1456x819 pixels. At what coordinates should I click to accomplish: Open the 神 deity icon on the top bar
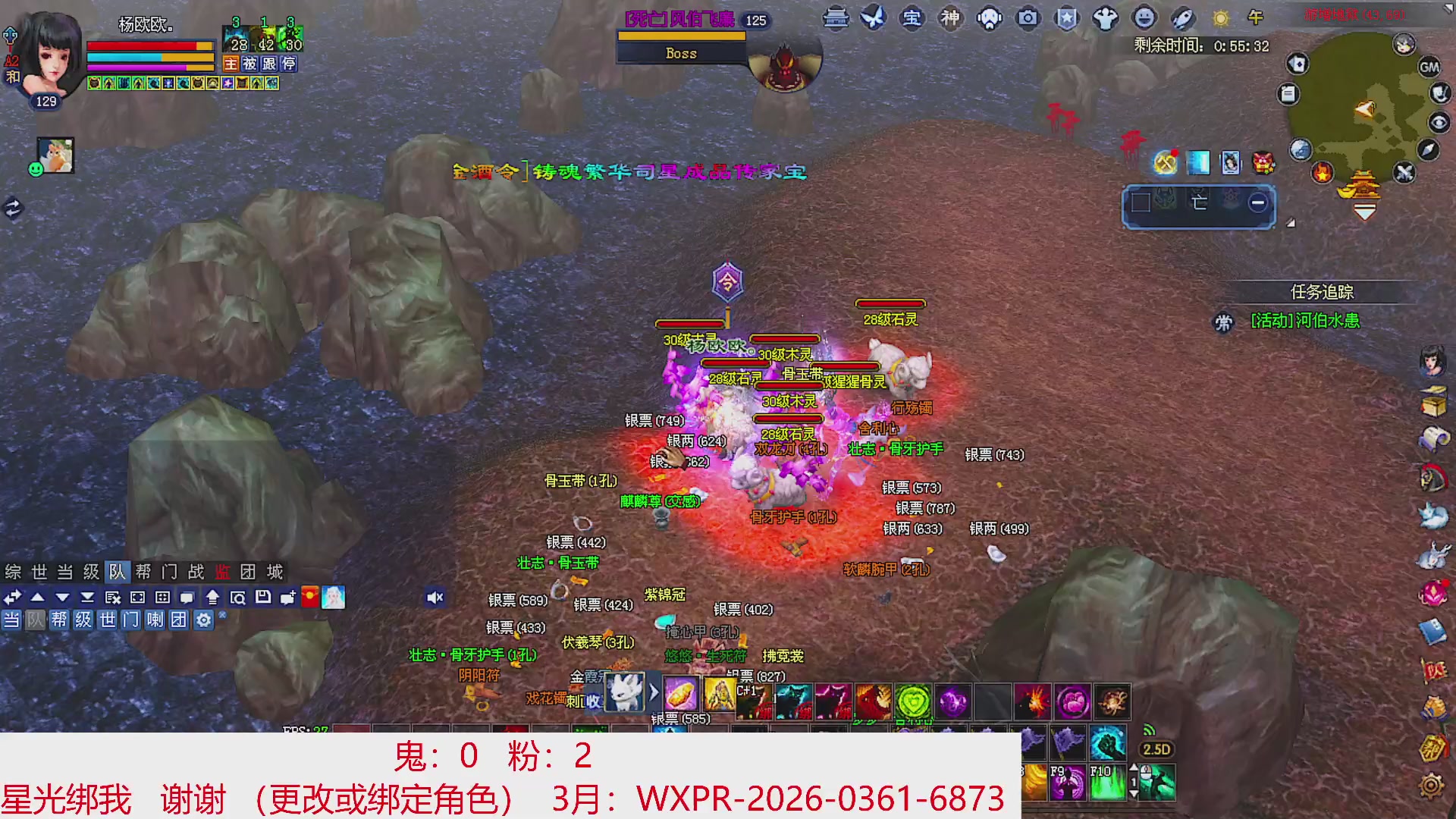(x=950, y=19)
